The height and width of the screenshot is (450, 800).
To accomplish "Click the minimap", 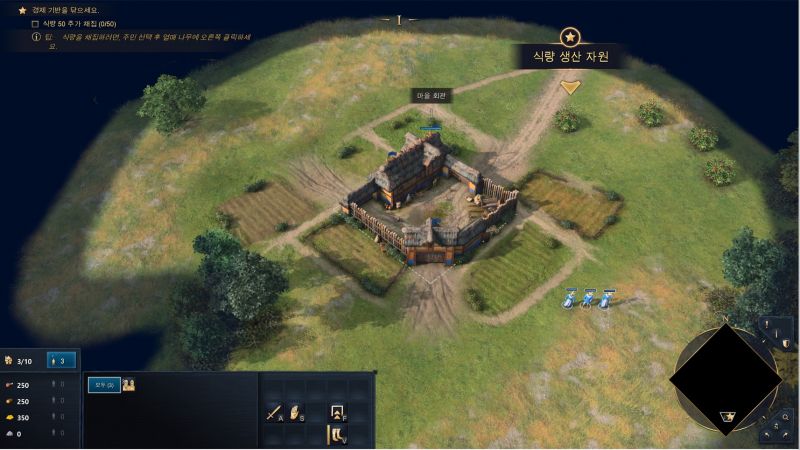I will 724,377.
